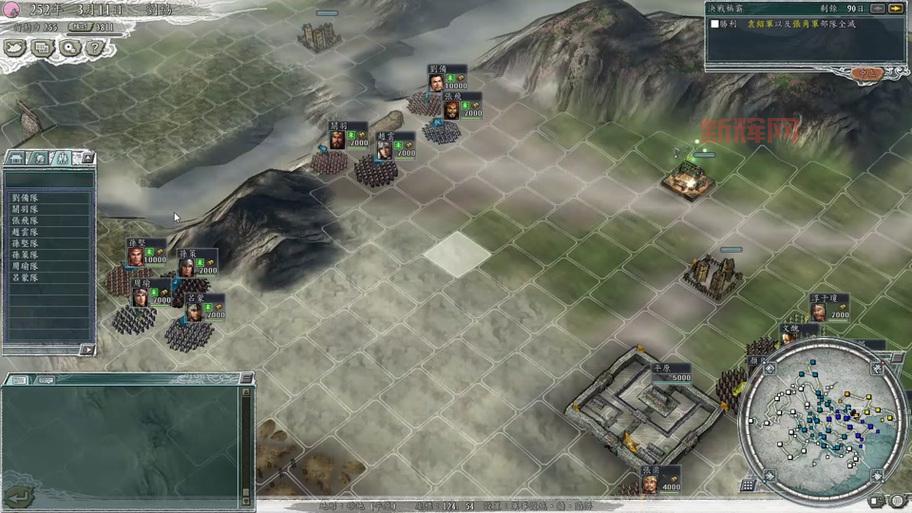
Task: Open the question mark help button
Action: pos(93,47)
